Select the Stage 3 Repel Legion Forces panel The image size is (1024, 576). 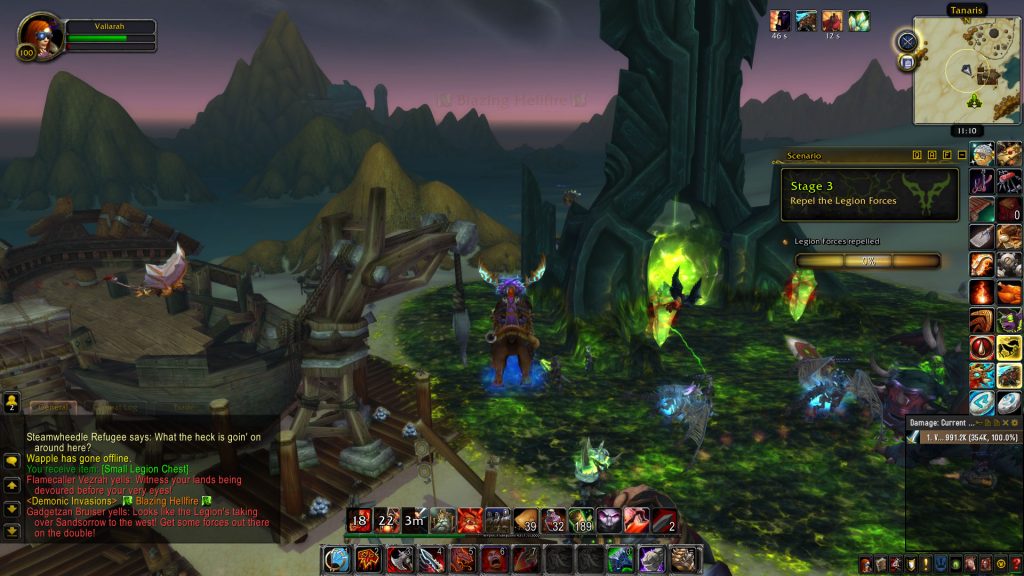(x=869, y=193)
